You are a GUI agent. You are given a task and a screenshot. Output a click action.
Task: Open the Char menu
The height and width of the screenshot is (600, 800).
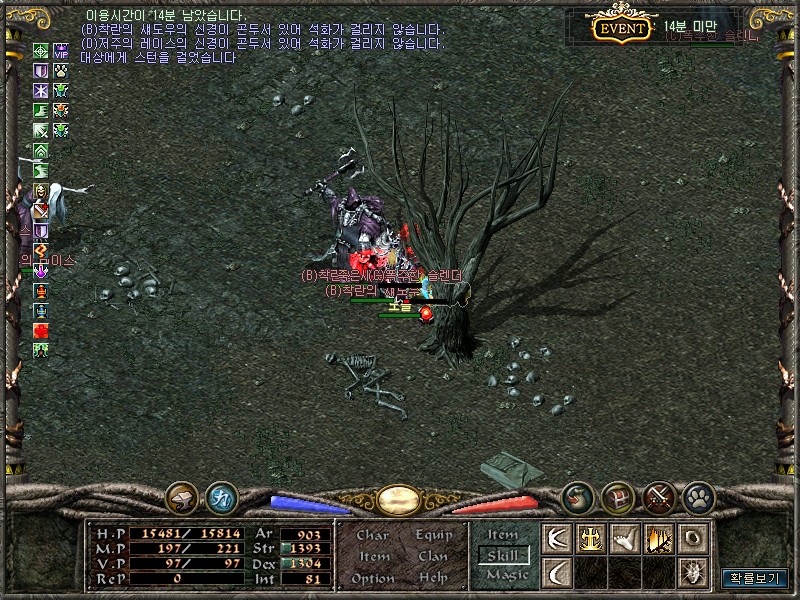pyautogui.click(x=372, y=535)
